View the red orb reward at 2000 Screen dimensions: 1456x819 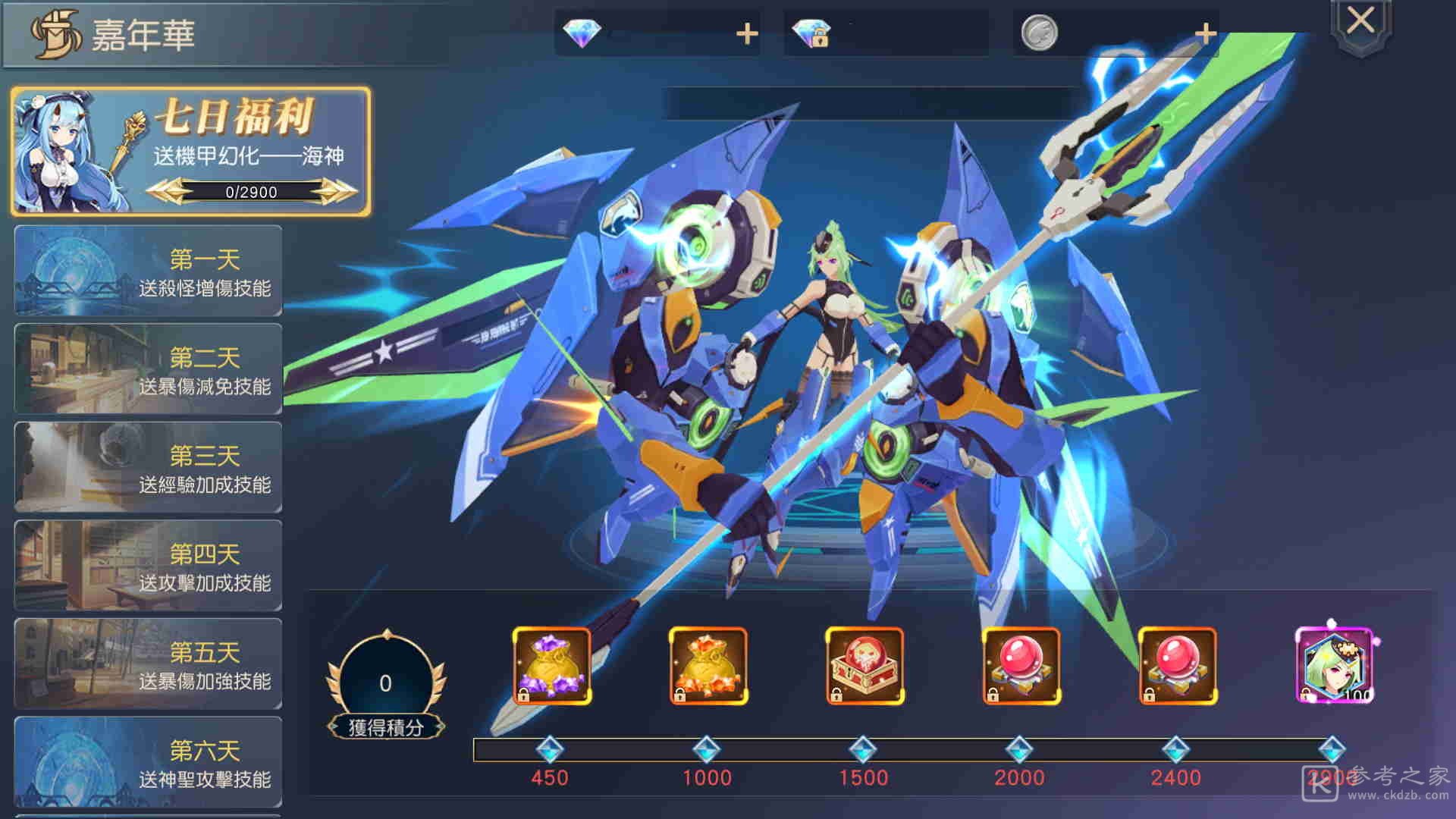click(1021, 667)
